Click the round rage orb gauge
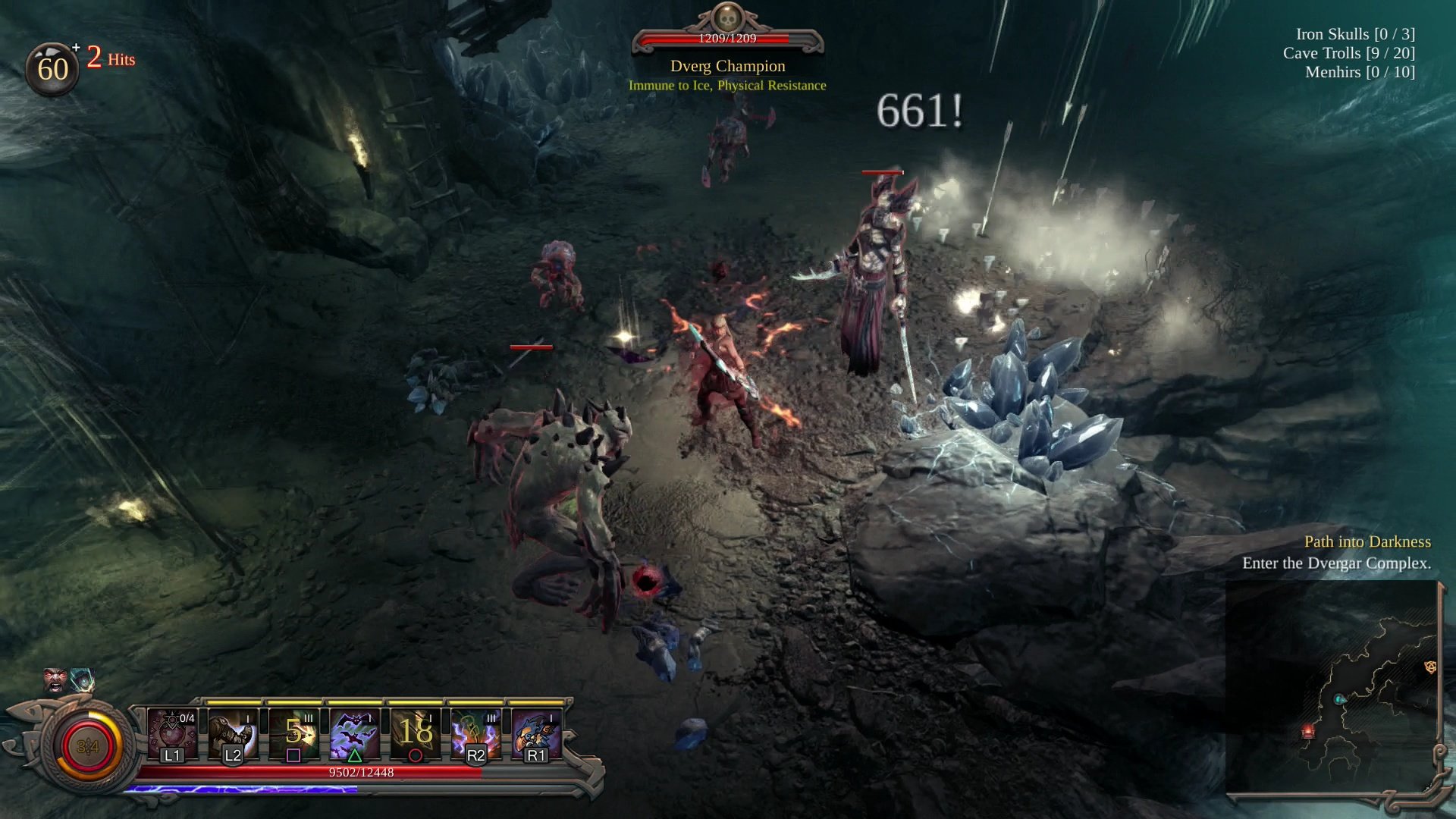Screen dimensions: 1456x819 pos(88,747)
